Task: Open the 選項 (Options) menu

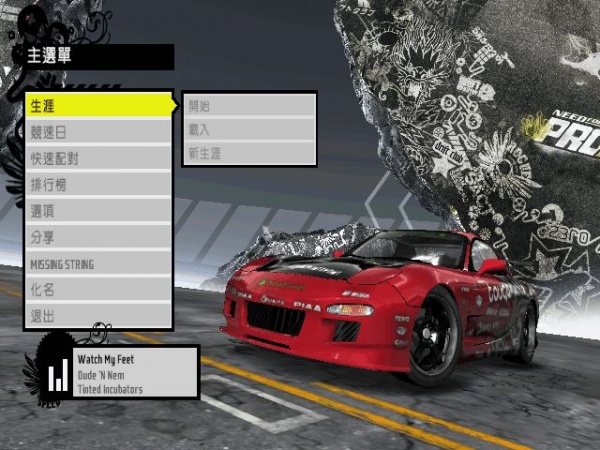Action: [98, 211]
